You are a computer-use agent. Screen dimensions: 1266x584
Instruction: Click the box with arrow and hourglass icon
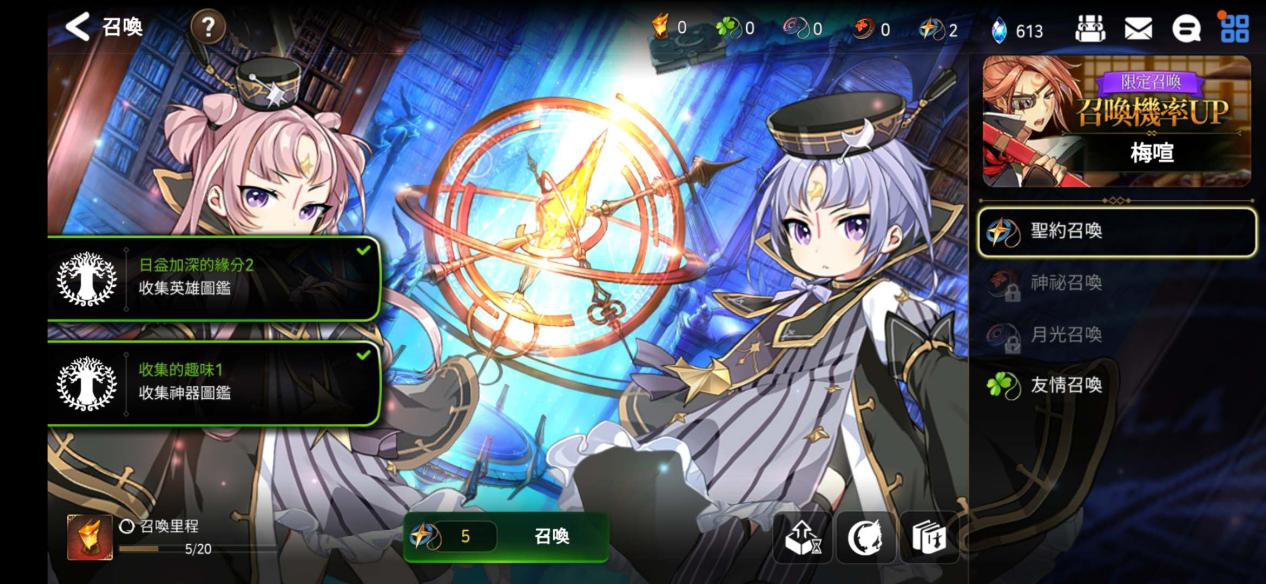pos(802,538)
